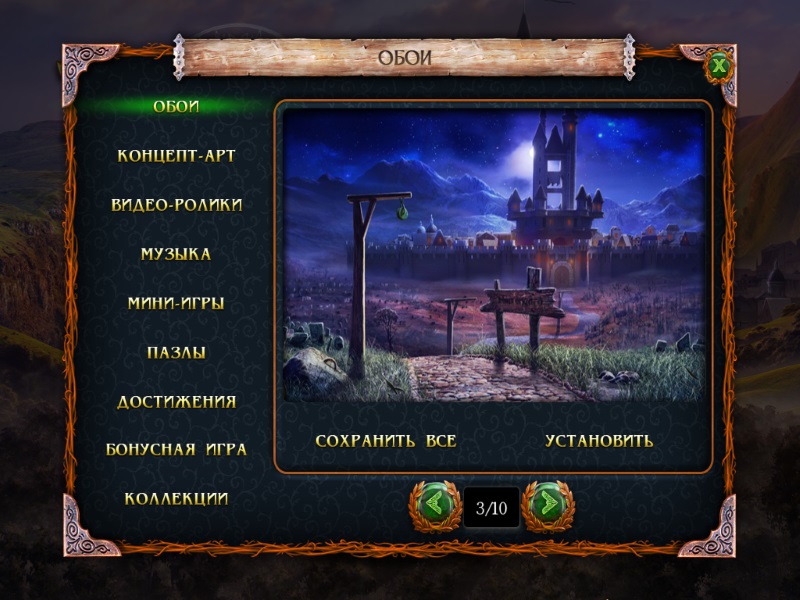Choose the МИНИ-ИГРЫ entry
The image size is (800, 600).
click(176, 303)
